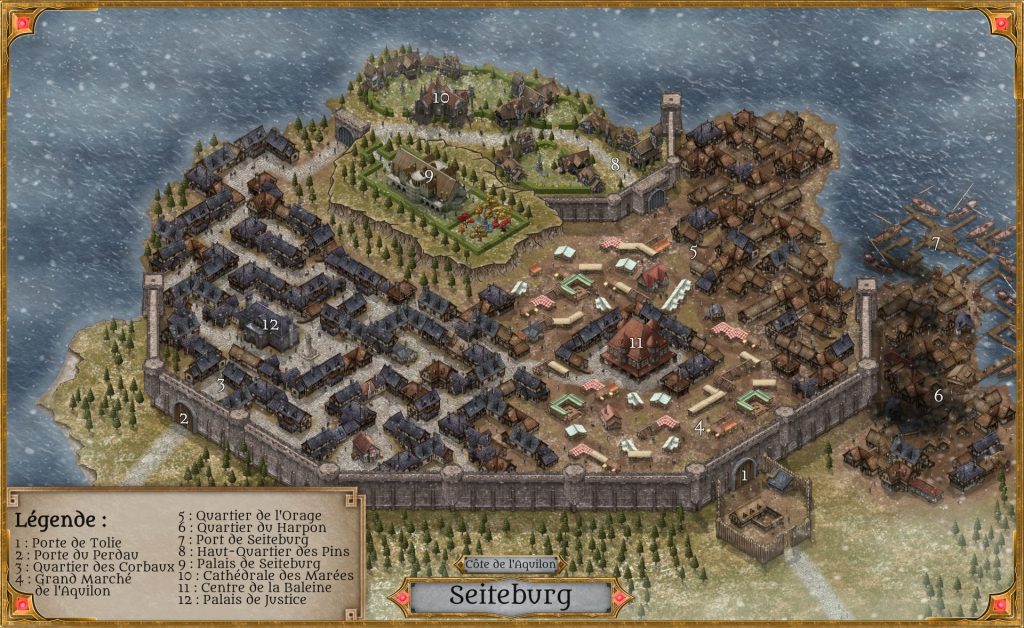This screenshot has width=1024, height=628.
Task: Select the Côte de l'Aquilon region label
Action: 511,565
